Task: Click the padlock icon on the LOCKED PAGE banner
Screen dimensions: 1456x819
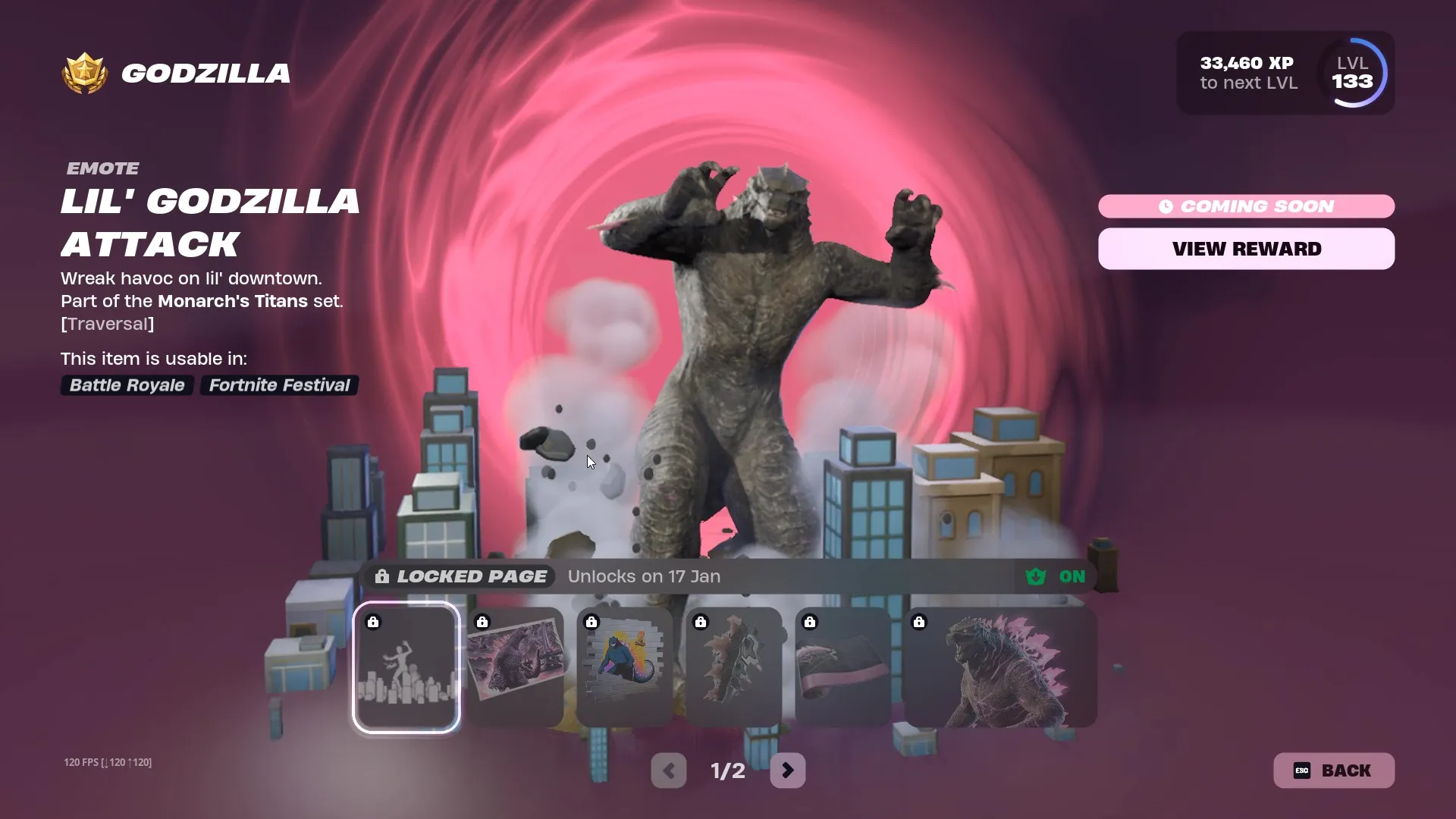Action: pos(381,576)
